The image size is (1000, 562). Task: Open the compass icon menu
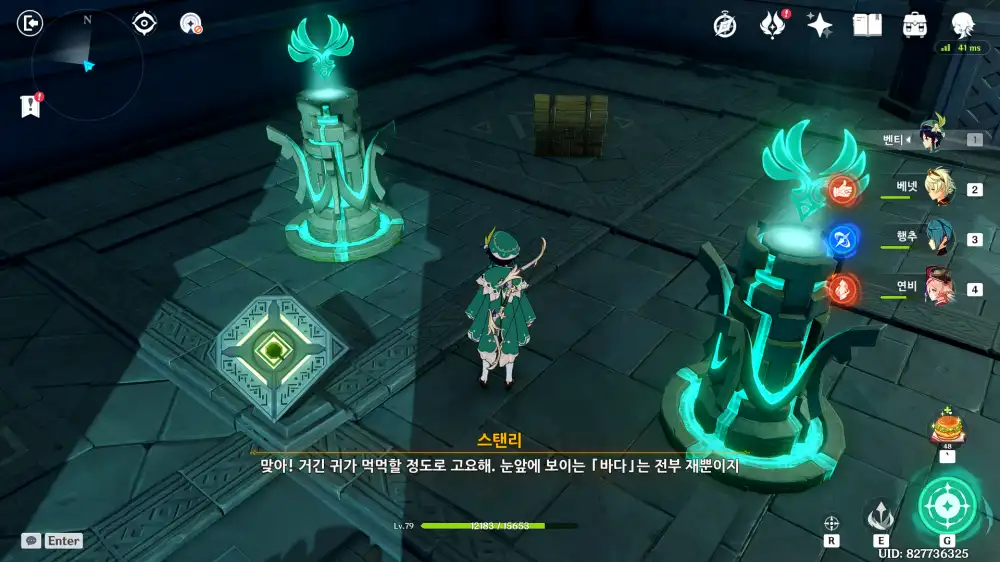(x=725, y=25)
